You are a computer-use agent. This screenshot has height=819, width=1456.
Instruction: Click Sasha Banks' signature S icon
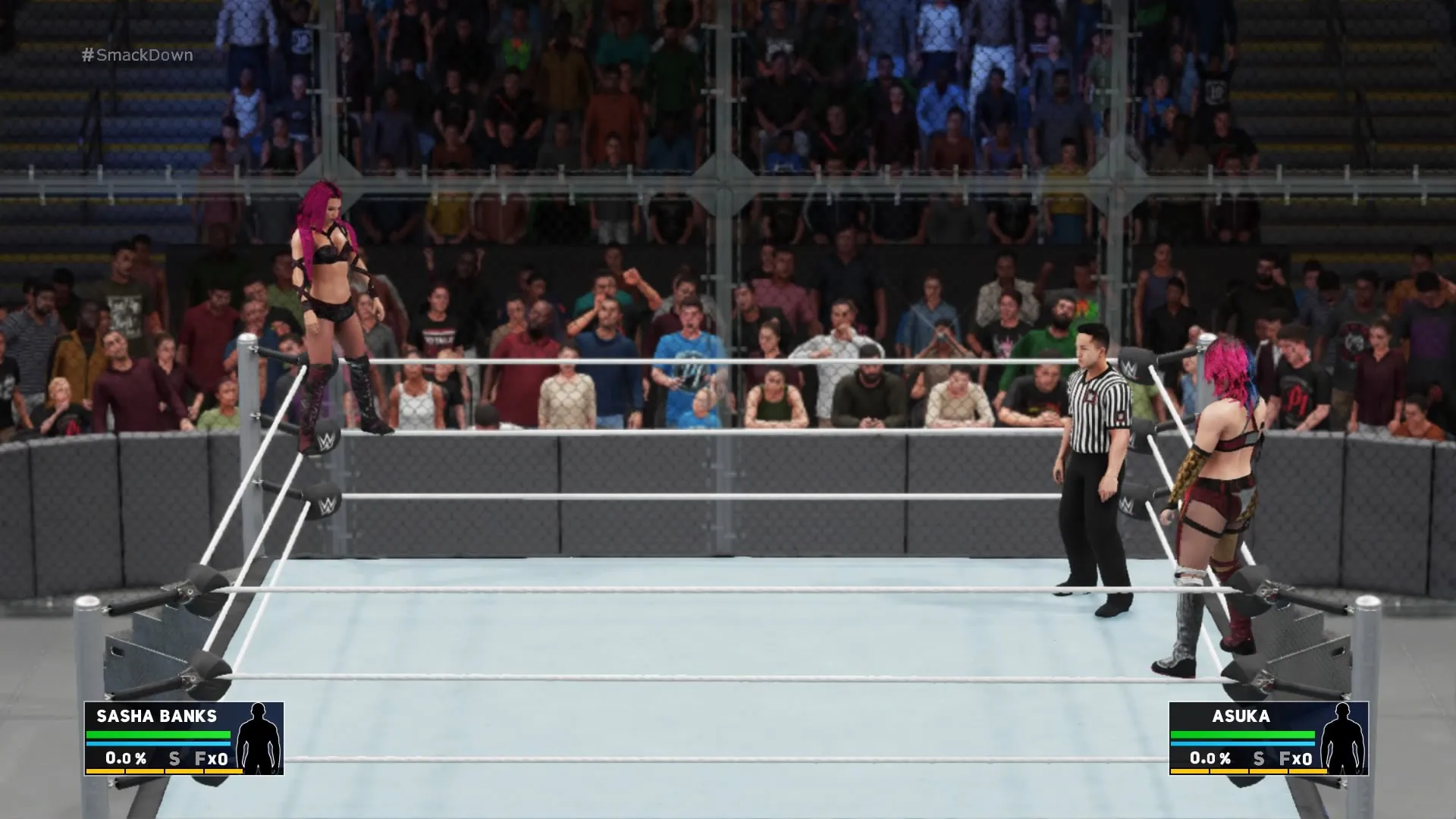[174, 758]
